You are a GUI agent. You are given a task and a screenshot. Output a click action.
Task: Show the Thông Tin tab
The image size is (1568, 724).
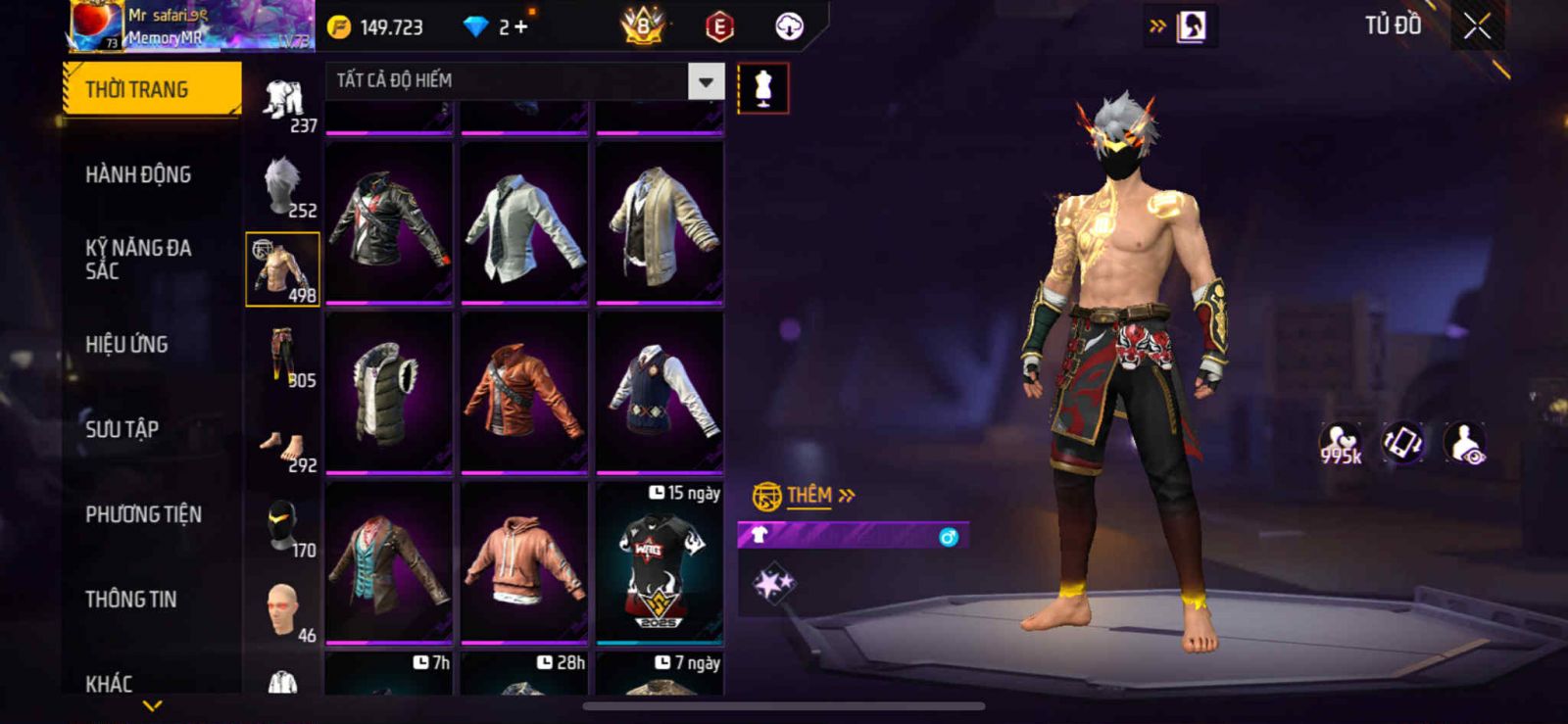click(x=130, y=599)
